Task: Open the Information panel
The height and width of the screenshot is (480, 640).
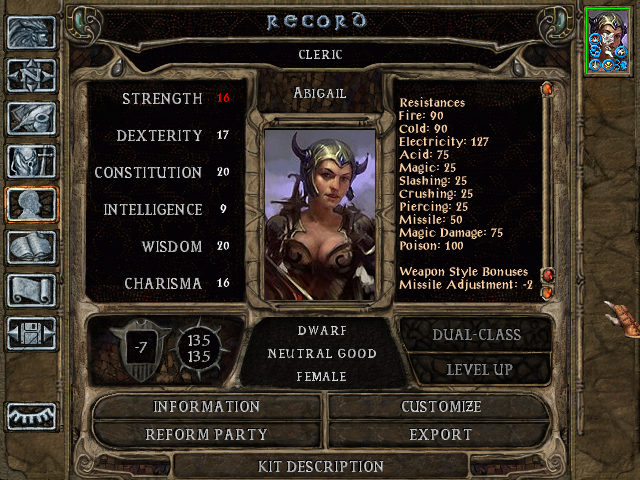Action: click(206, 407)
